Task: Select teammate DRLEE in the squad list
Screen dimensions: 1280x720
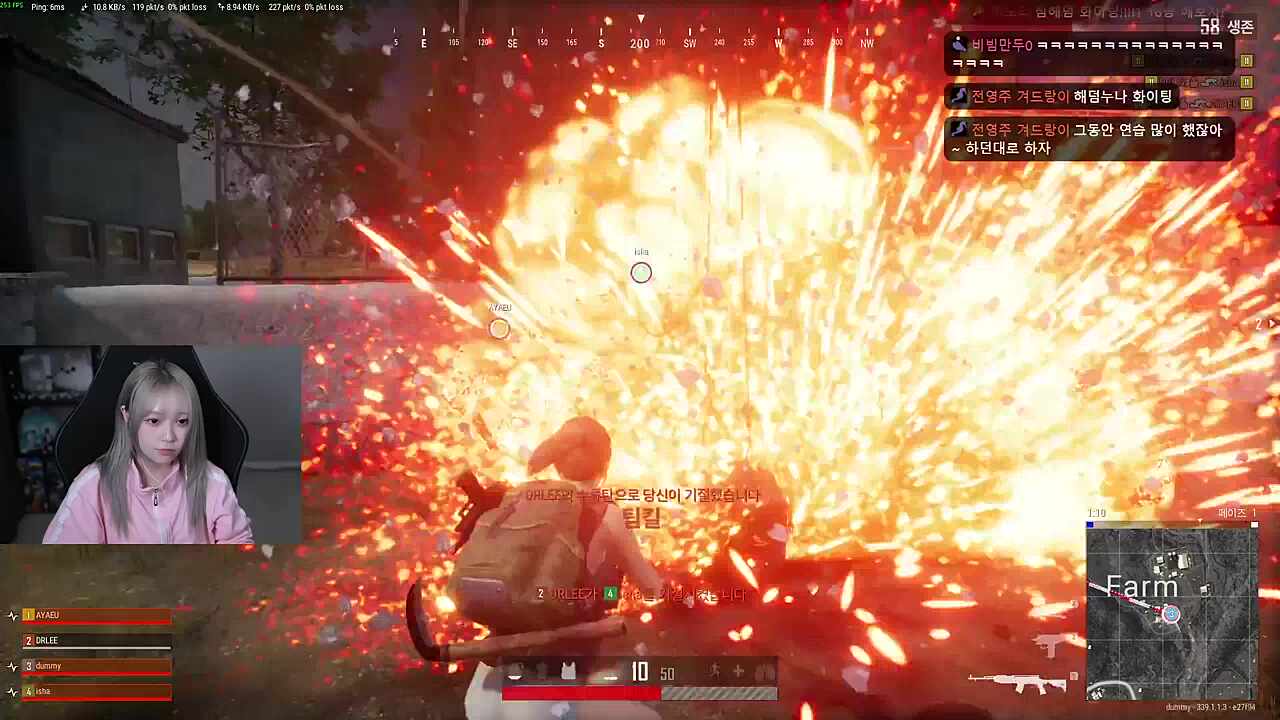Action: [x=96, y=640]
